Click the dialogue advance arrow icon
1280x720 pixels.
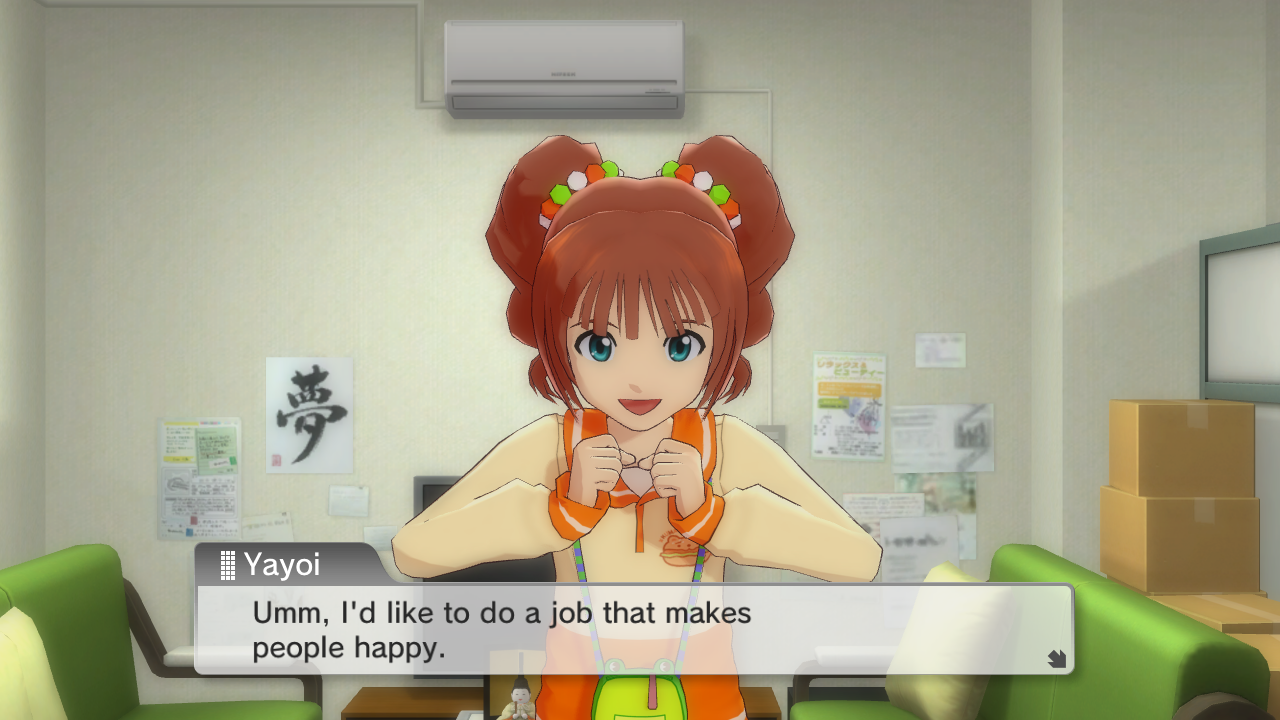tap(1056, 658)
